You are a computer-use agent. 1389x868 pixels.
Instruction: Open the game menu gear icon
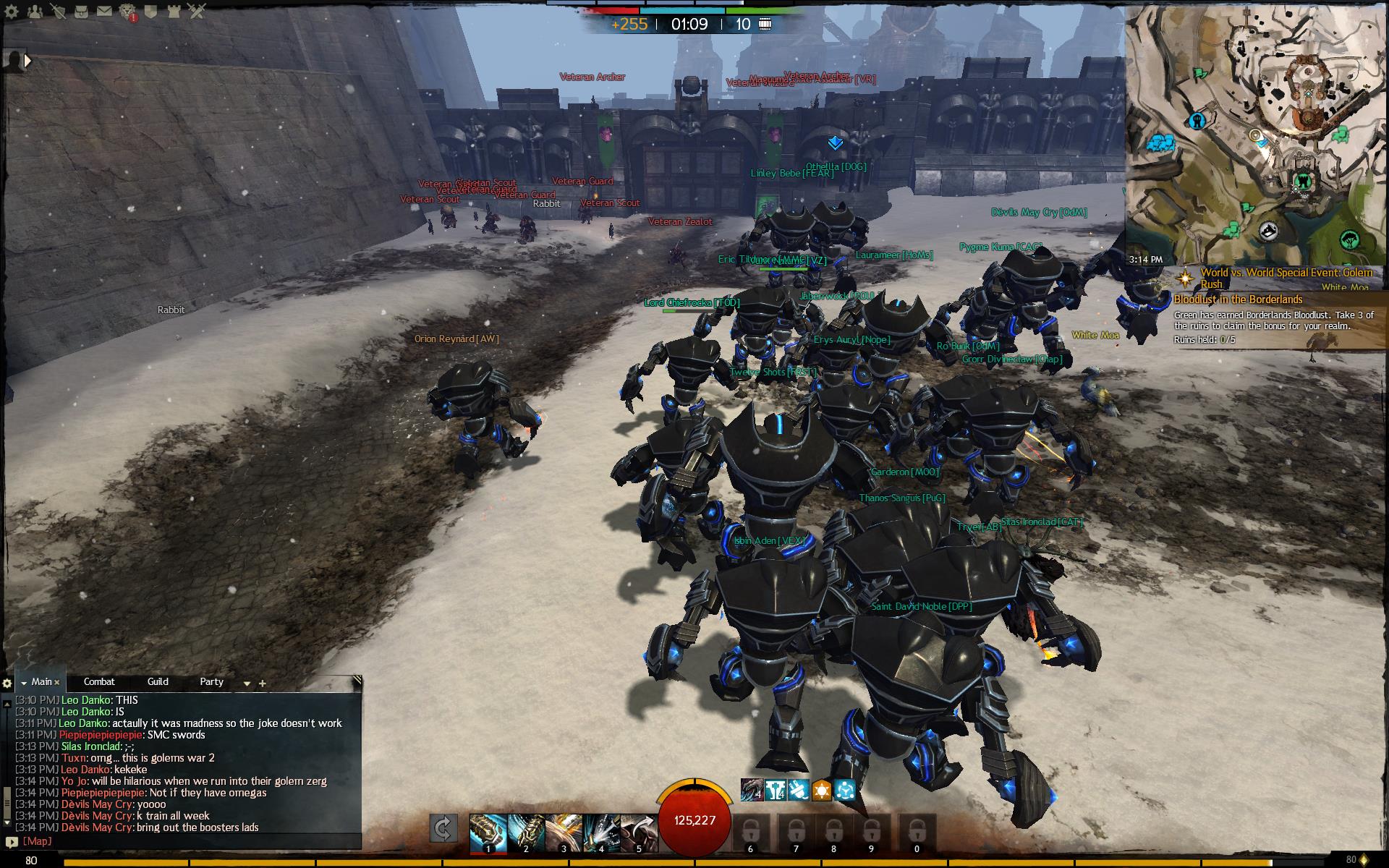(x=11, y=11)
